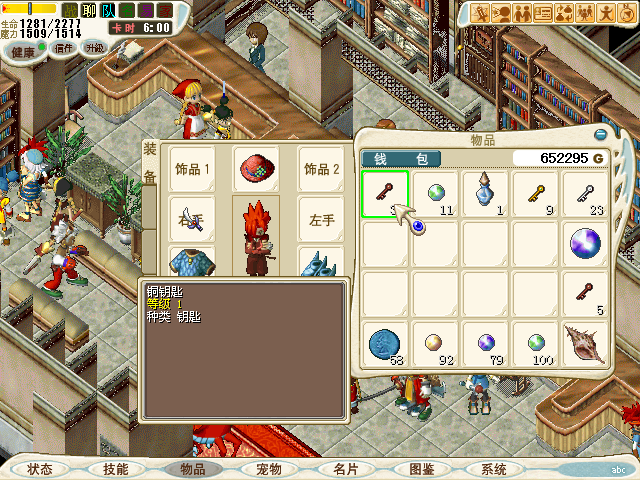The image size is (640, 480).
Task: Open the 状态 status menu
Action: (40, 469)
